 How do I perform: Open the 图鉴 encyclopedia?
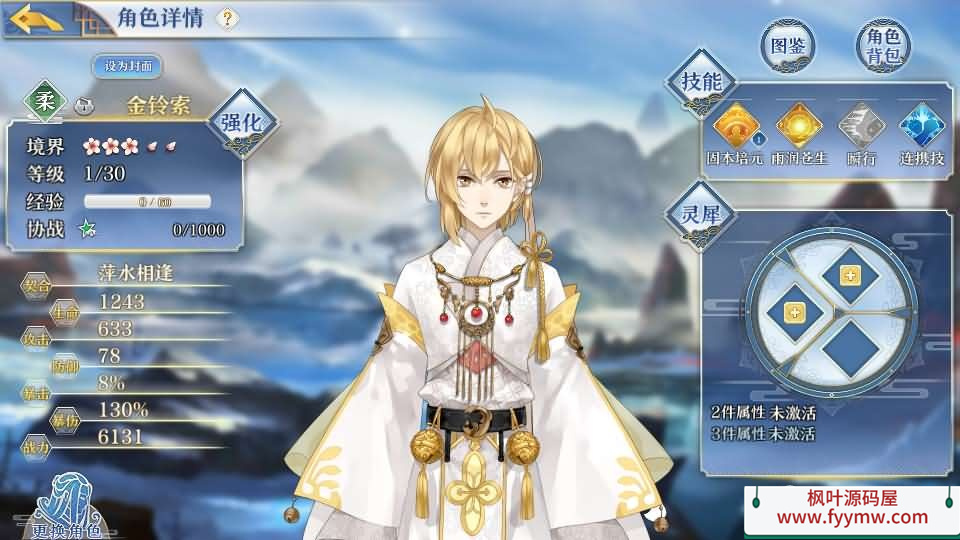pyautogui.click(x=788, y=45)
